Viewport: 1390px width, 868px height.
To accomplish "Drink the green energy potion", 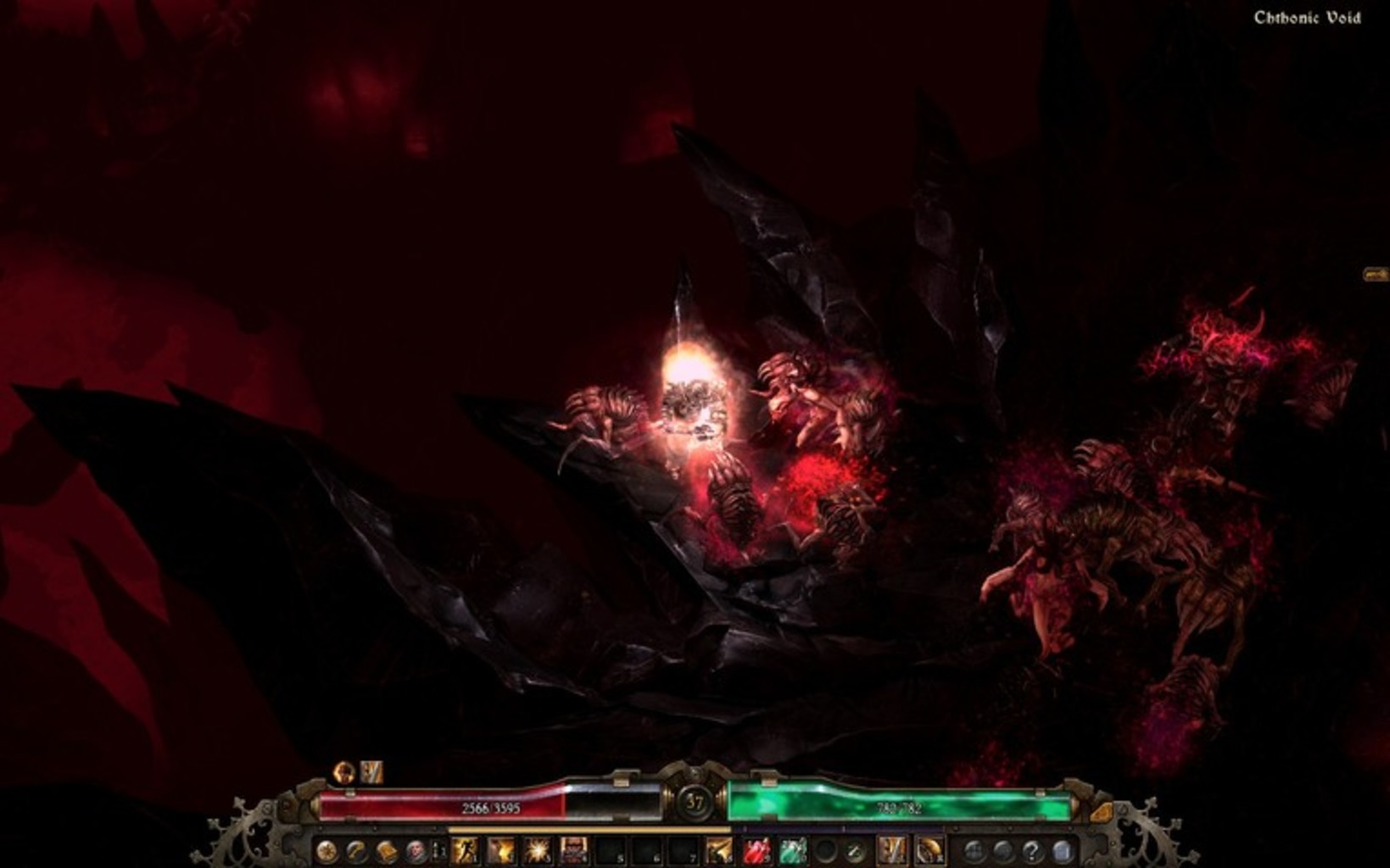I will click(792, 850).
